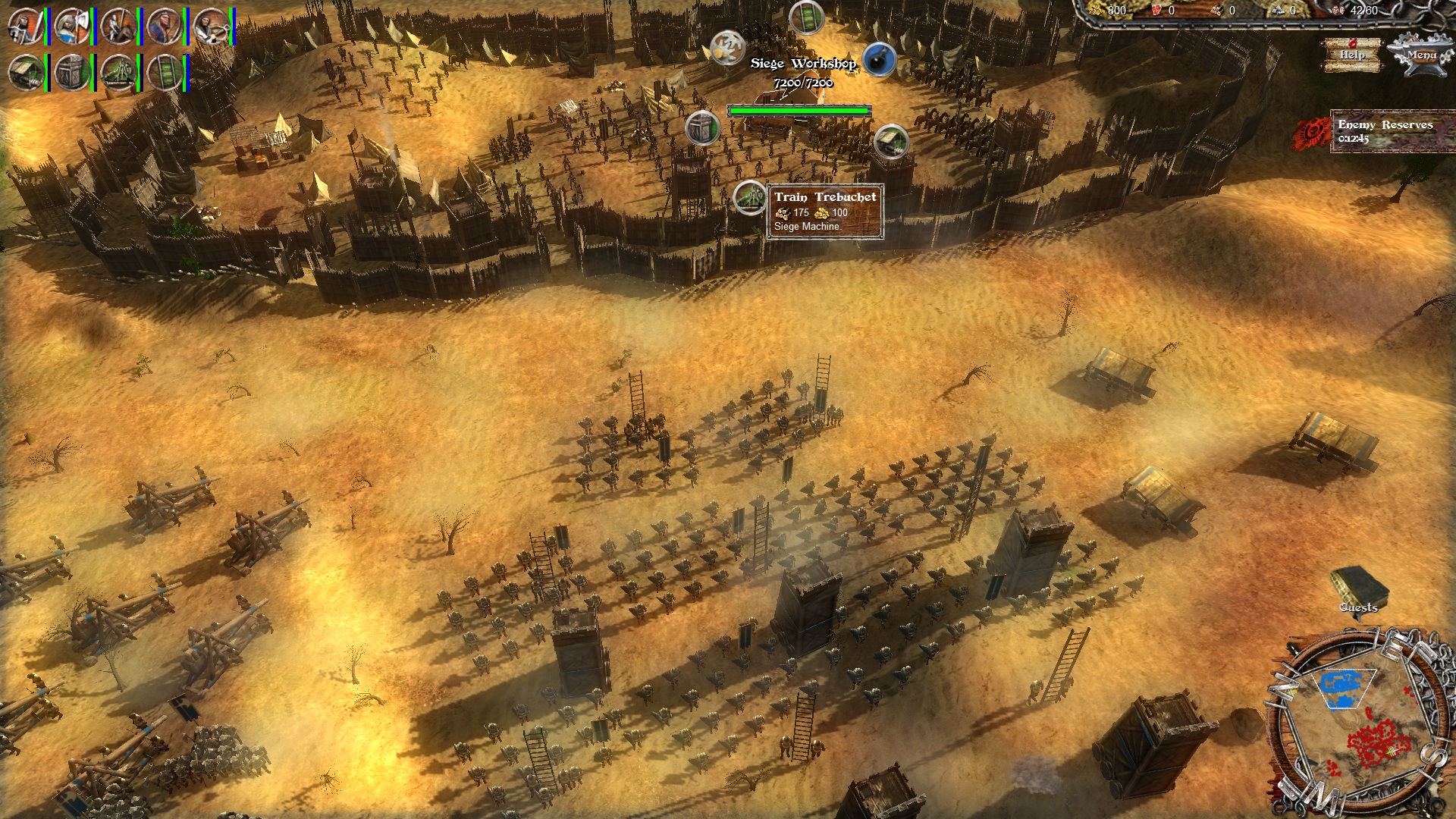Click the bomb icon in the Siege Workshop radial menu

(x=880, y=60)
